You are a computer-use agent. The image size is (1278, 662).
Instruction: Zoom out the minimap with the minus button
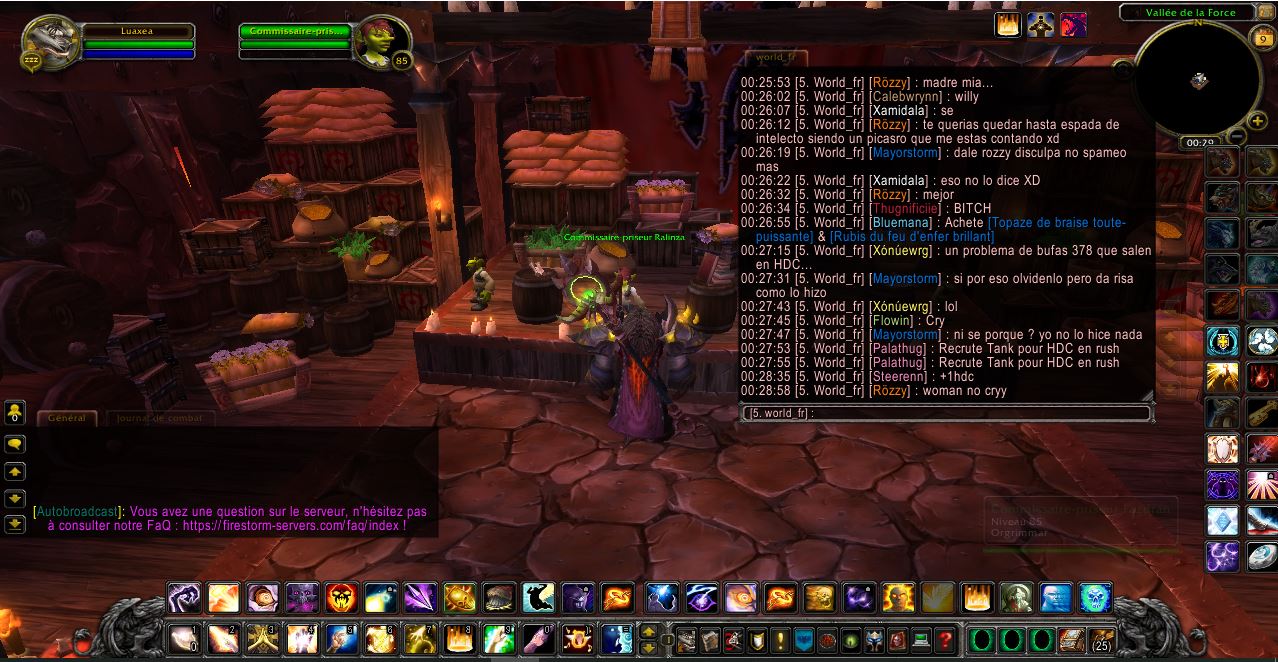1237,136
